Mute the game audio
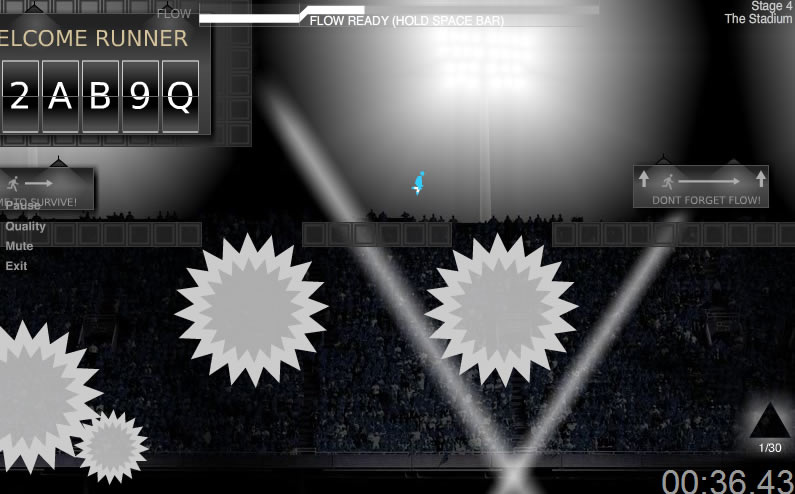 [x=19, y=246]
